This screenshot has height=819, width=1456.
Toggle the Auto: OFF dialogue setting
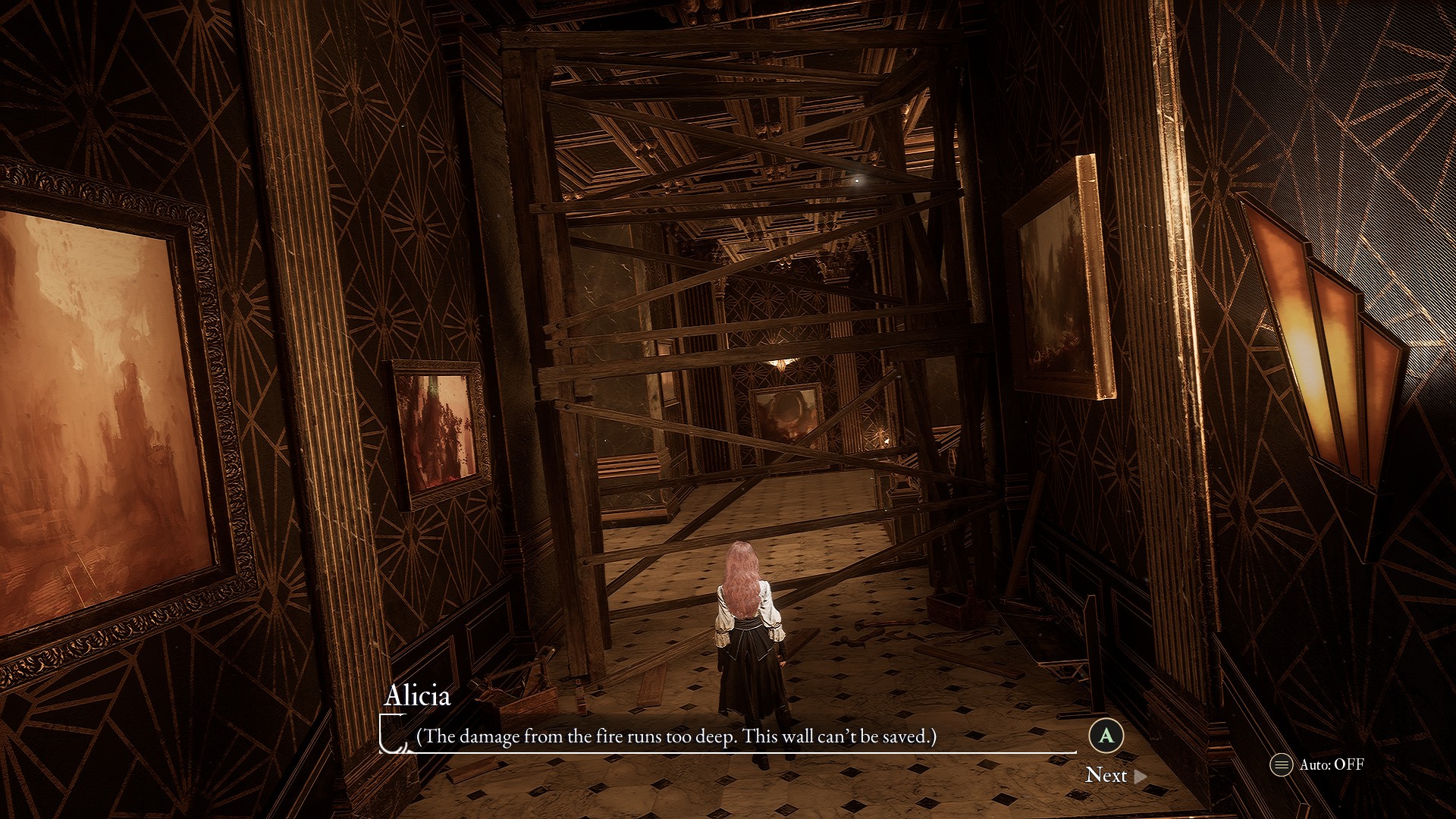(1317, 764)
